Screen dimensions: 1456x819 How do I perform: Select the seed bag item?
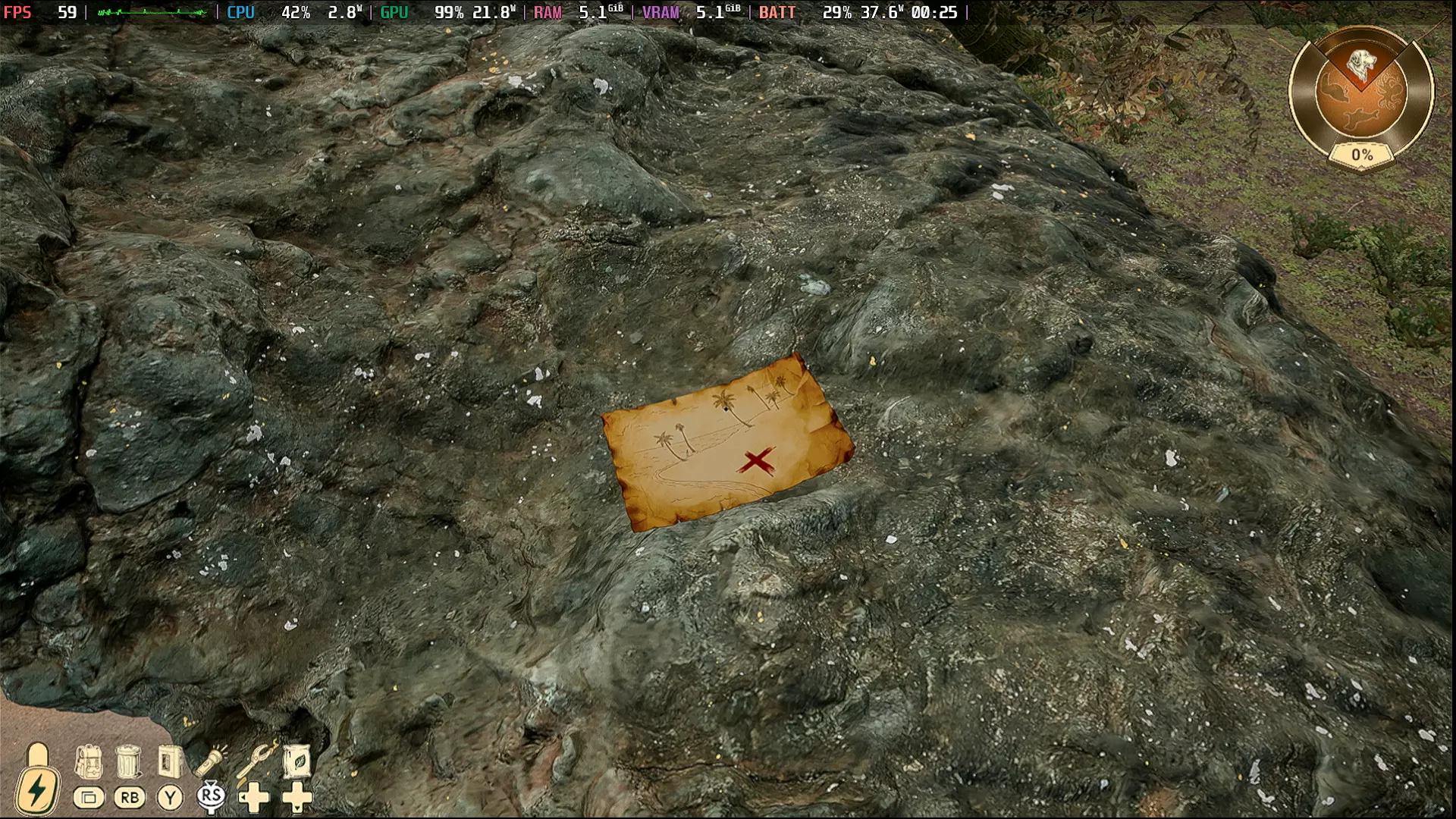297,761
